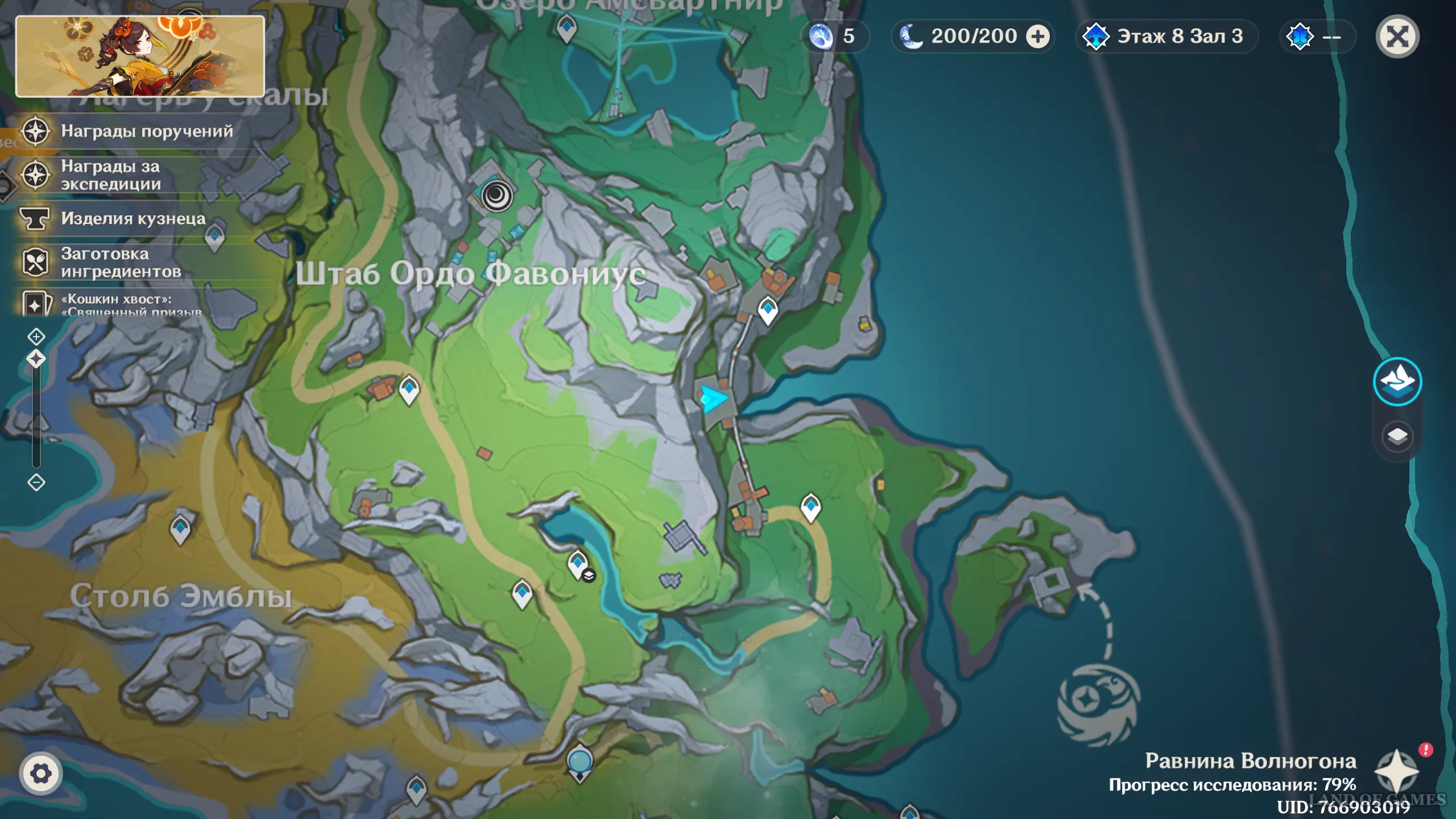Open the star icon beside Равнина Волногона
Viewport: 1456px width, 819px height.
(x=1396, y=772)
